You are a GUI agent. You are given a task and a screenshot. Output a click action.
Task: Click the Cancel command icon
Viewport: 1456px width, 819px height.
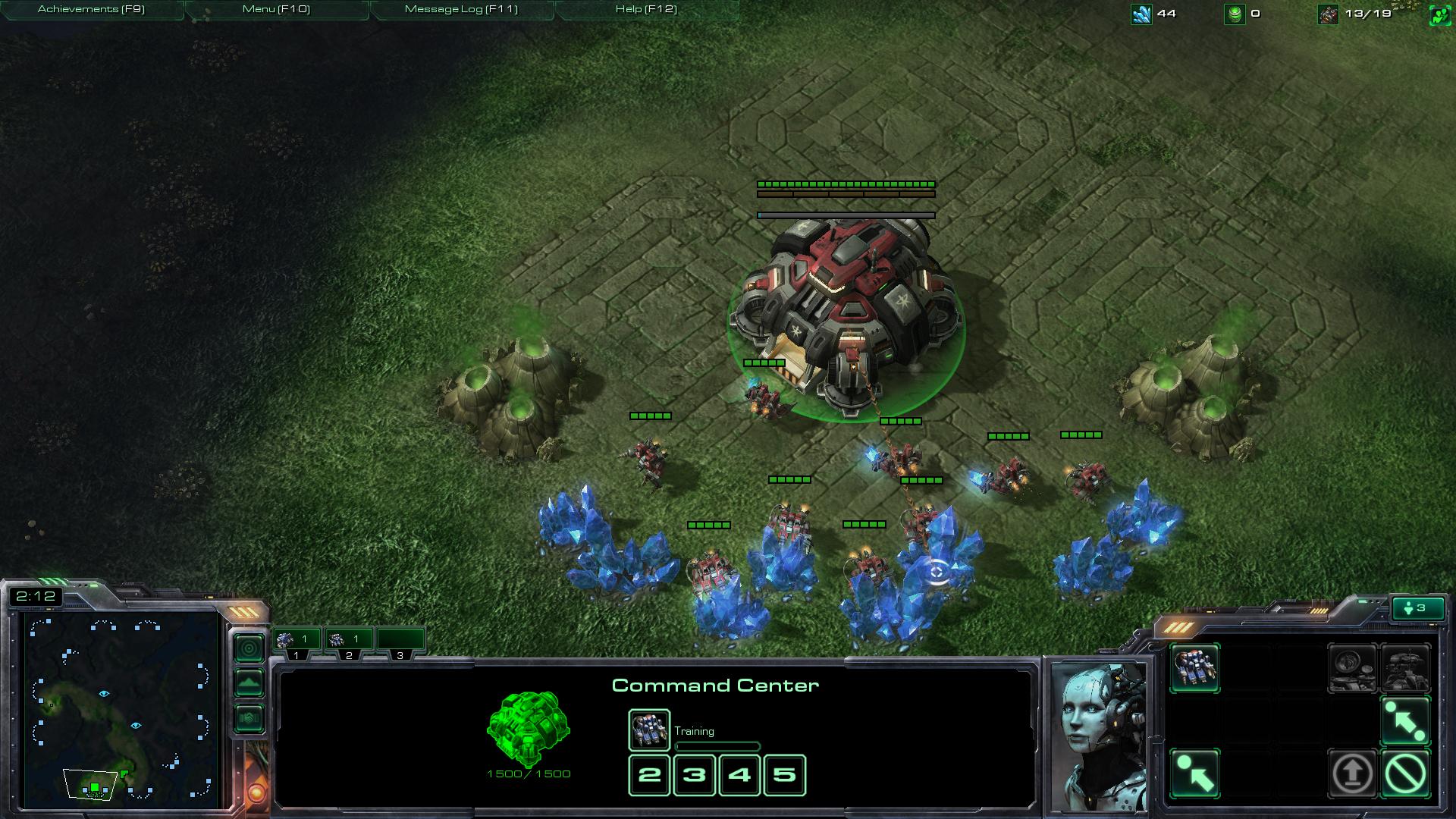(1406, 773)
